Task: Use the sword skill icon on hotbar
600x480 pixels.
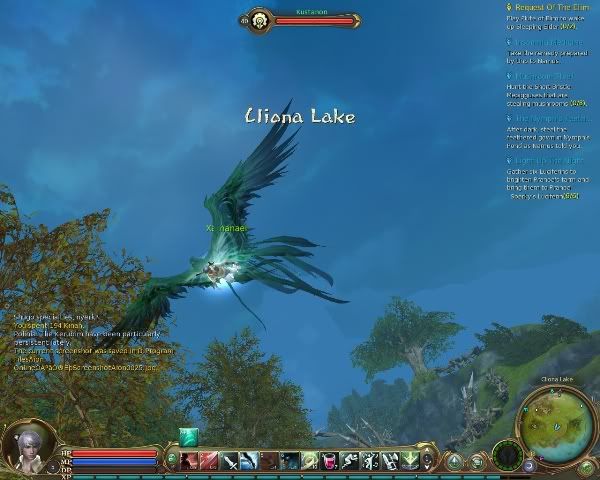Action: pos(229,460)
